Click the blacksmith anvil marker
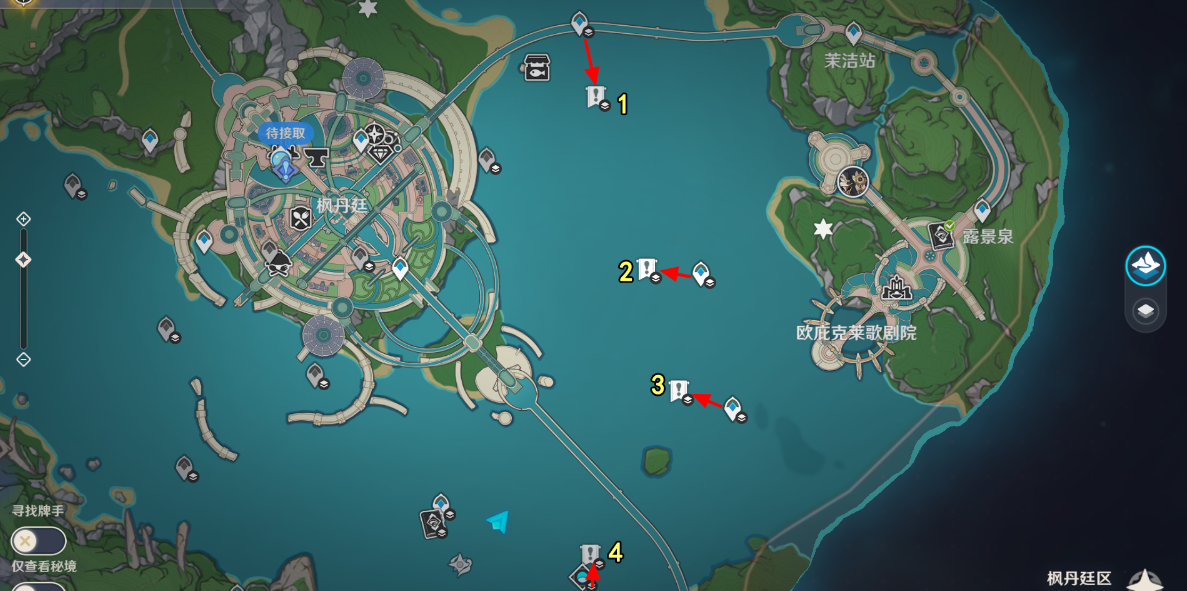Image resolution: width=1187 pixels, height=591 pixels. [318, 157]
